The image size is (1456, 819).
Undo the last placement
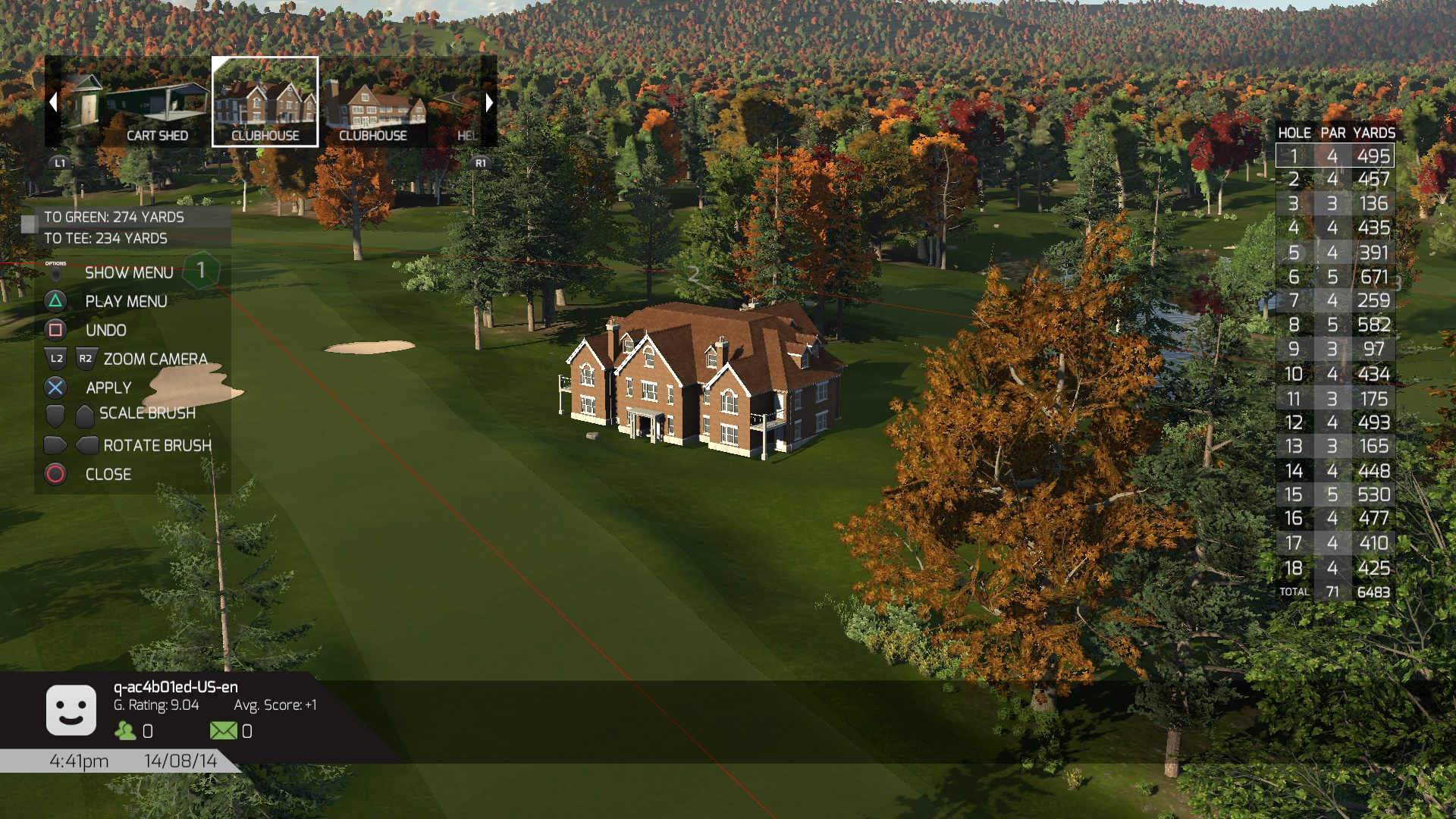[105, 330]
